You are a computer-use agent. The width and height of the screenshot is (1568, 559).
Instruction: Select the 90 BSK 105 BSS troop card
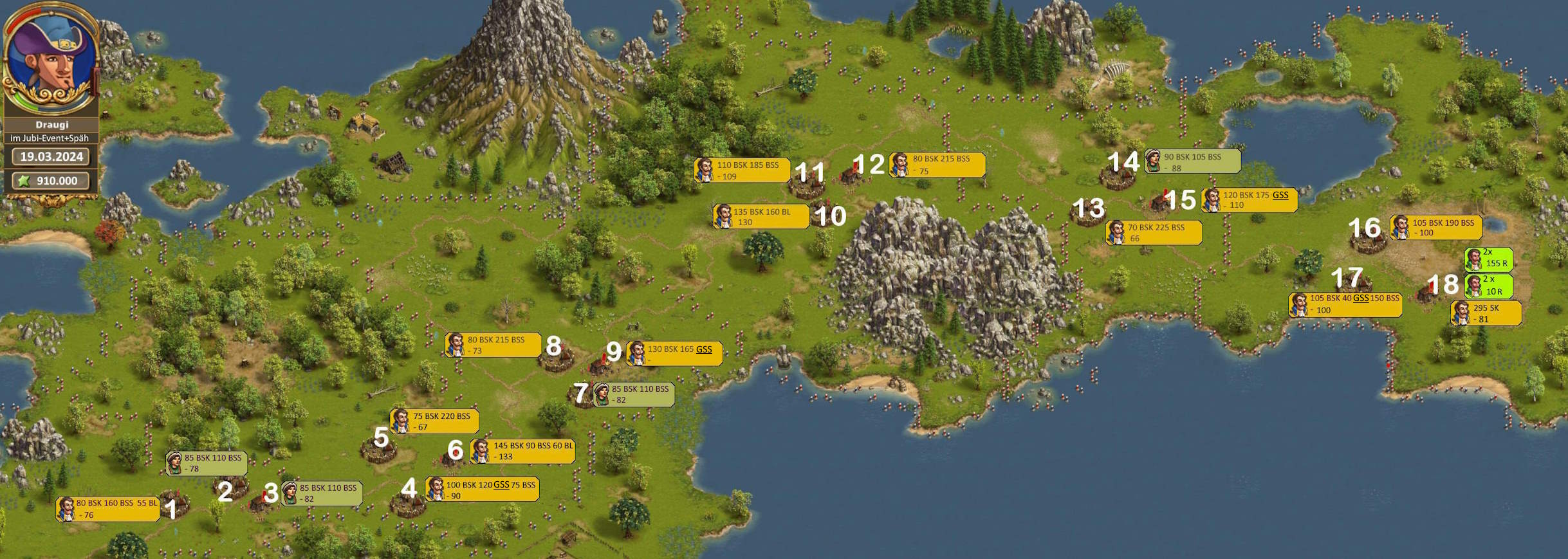(x=1192, y=161)
